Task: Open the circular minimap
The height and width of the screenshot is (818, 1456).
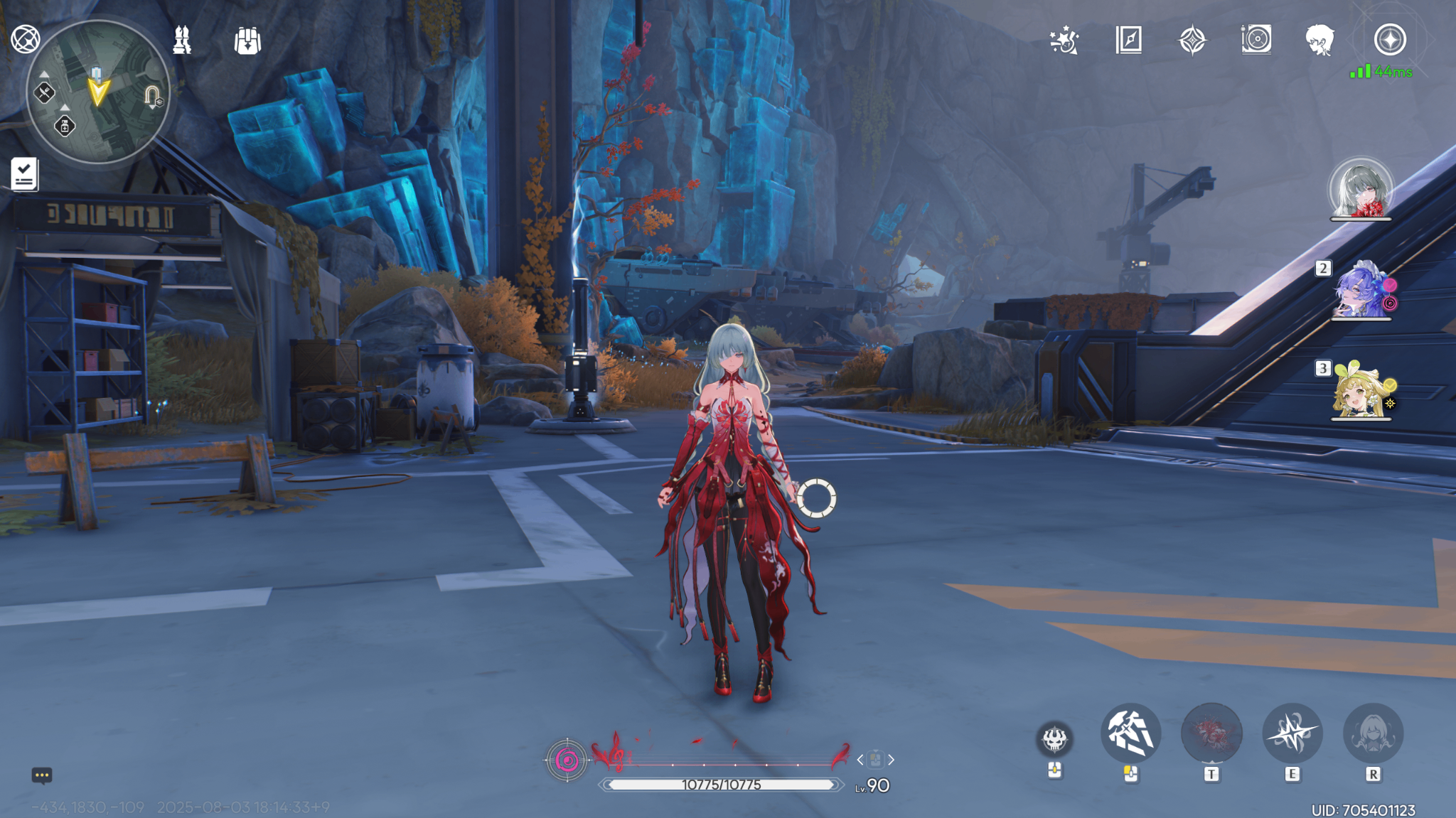Action: pyautogui.click(x=98, y=92)
